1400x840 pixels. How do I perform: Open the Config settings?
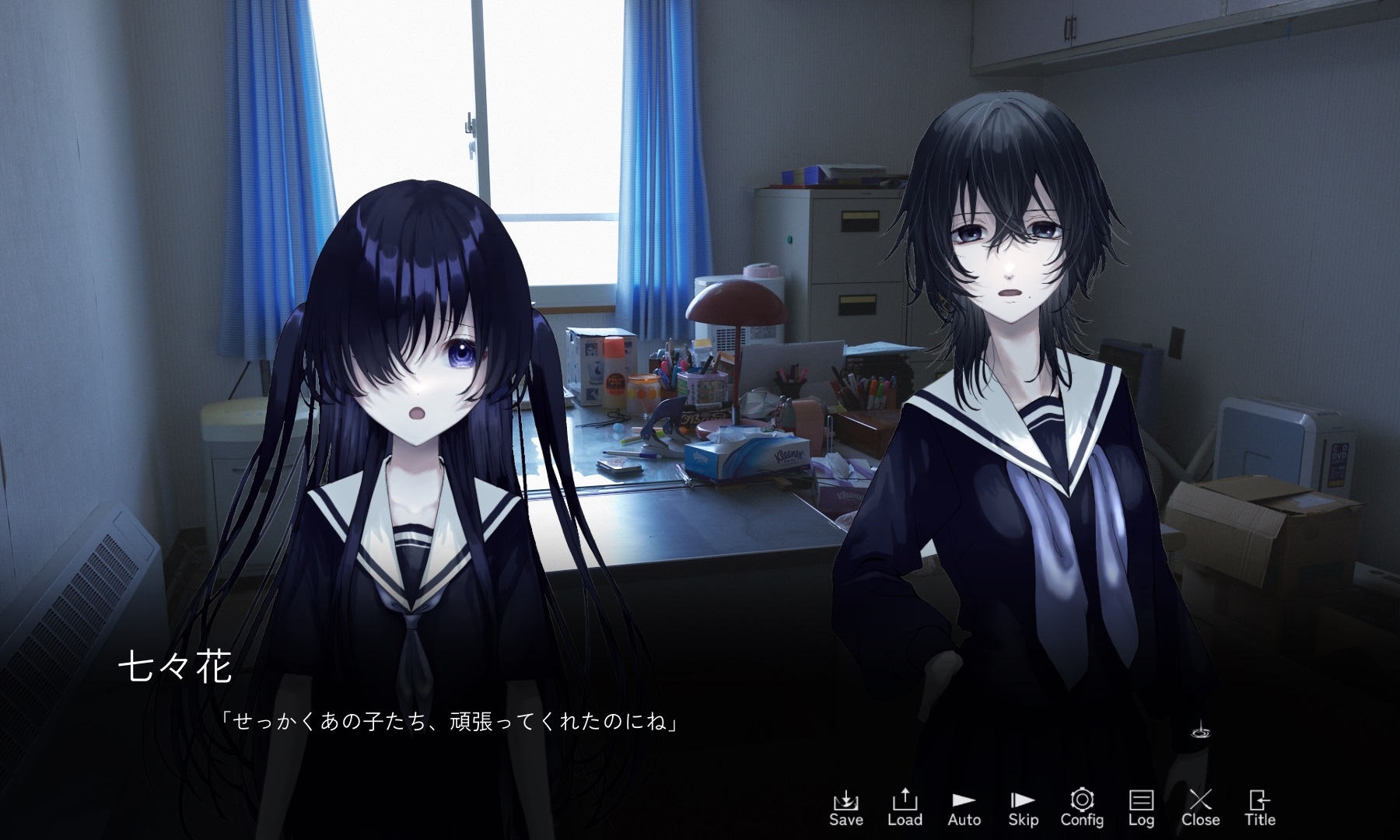[x=1082, y=807]
